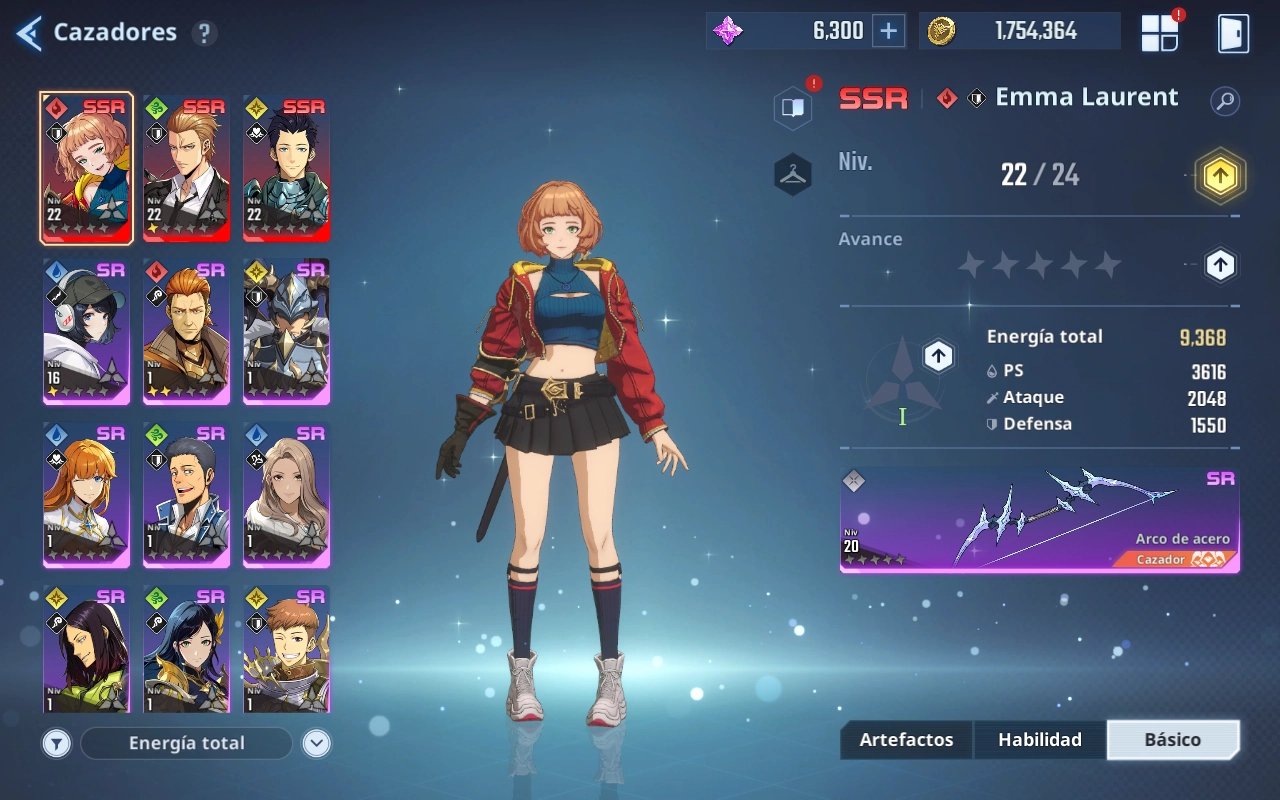Open the question mark help button

point(204,33)
